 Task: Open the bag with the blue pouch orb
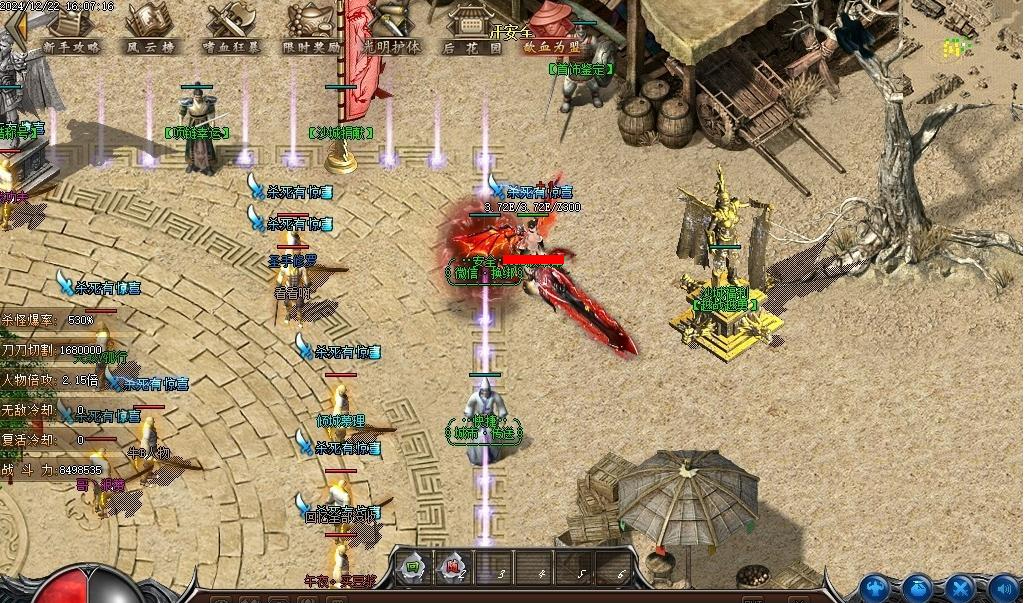pos(918,589)
